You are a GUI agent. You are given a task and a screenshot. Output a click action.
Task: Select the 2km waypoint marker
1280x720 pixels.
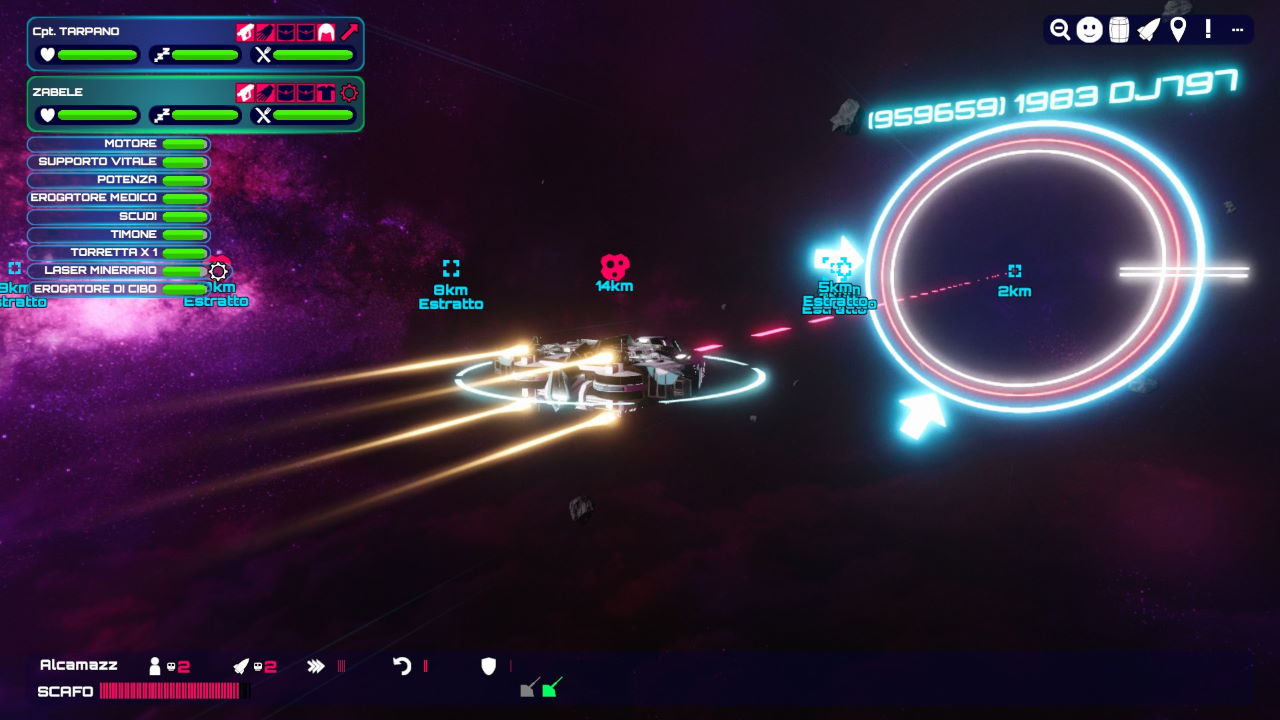(1015, 271)
